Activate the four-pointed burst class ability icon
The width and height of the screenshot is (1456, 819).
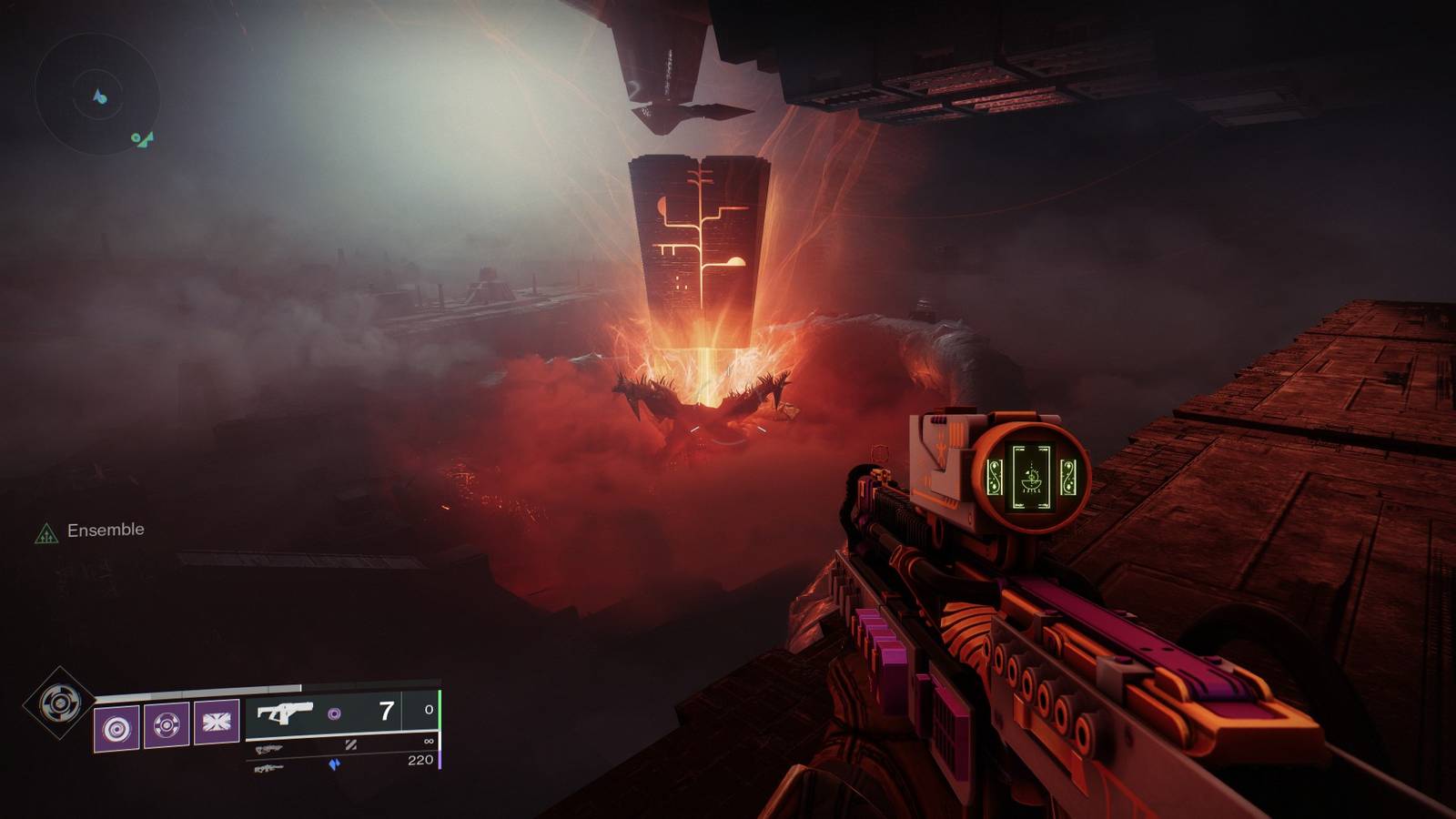217,723
